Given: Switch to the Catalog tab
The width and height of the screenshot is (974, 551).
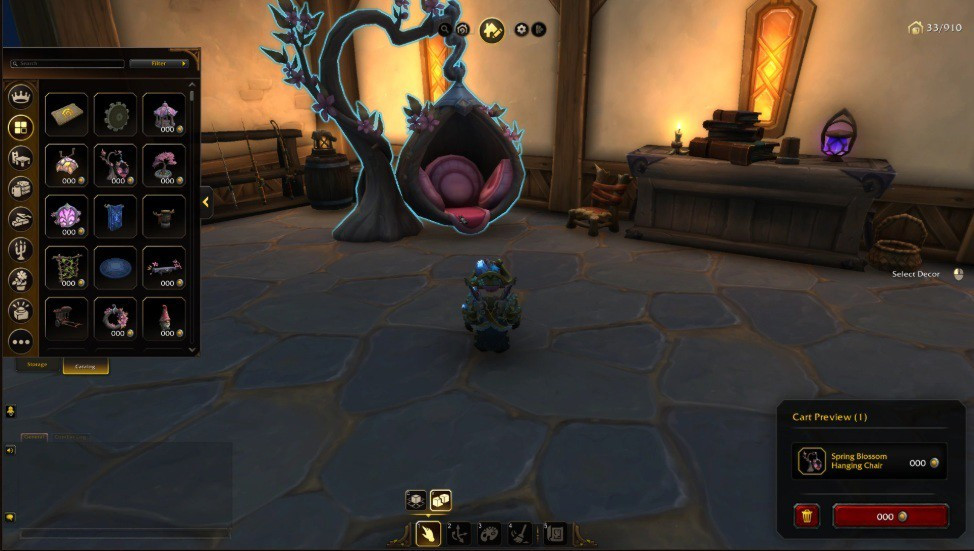Looking at the screenshot, I should [x=86, y=366].
